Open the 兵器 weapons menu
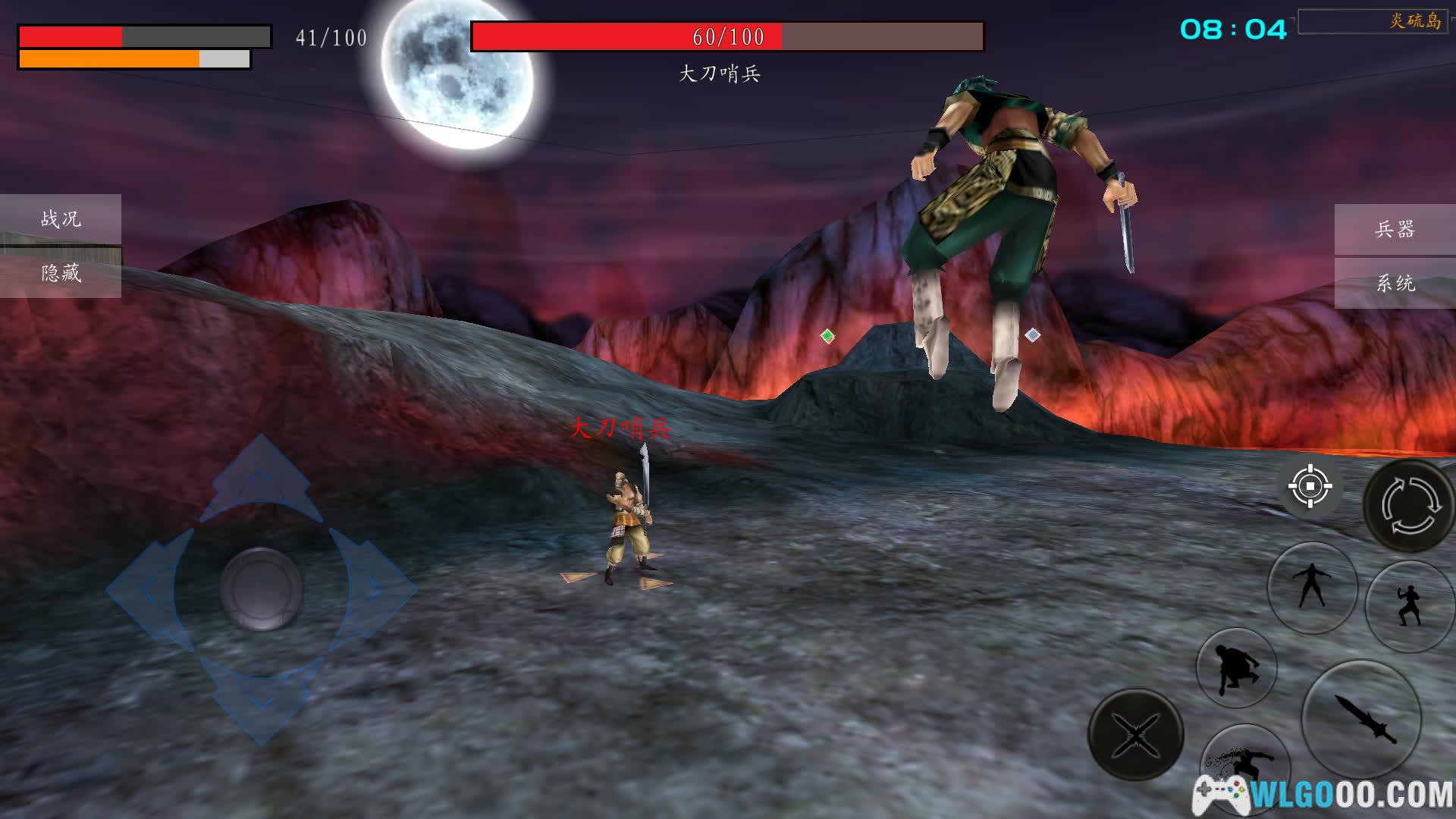The height and width of the screenshot is (819, 1456). [1395, 229]
